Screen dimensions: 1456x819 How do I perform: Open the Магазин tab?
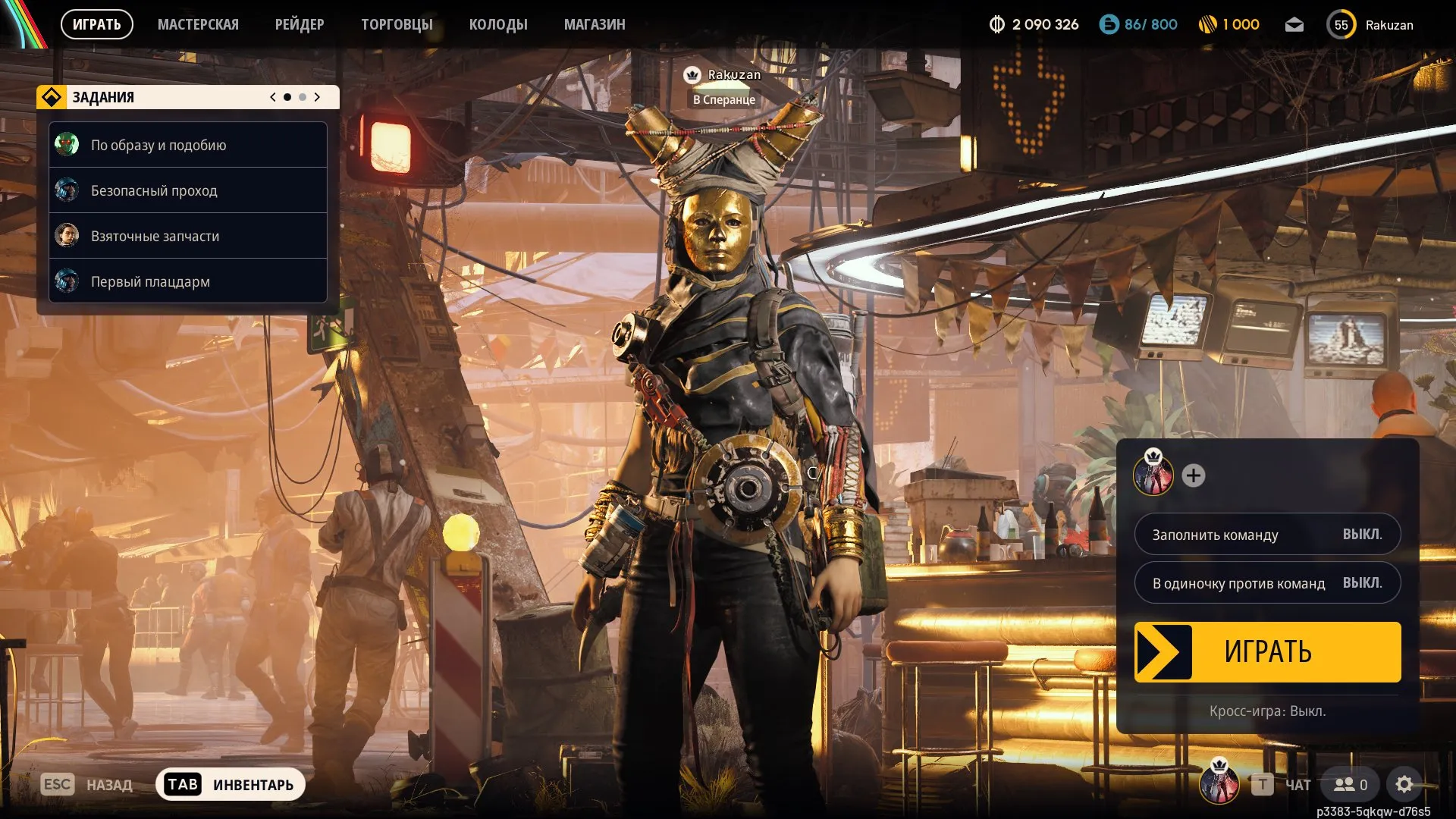595,24
